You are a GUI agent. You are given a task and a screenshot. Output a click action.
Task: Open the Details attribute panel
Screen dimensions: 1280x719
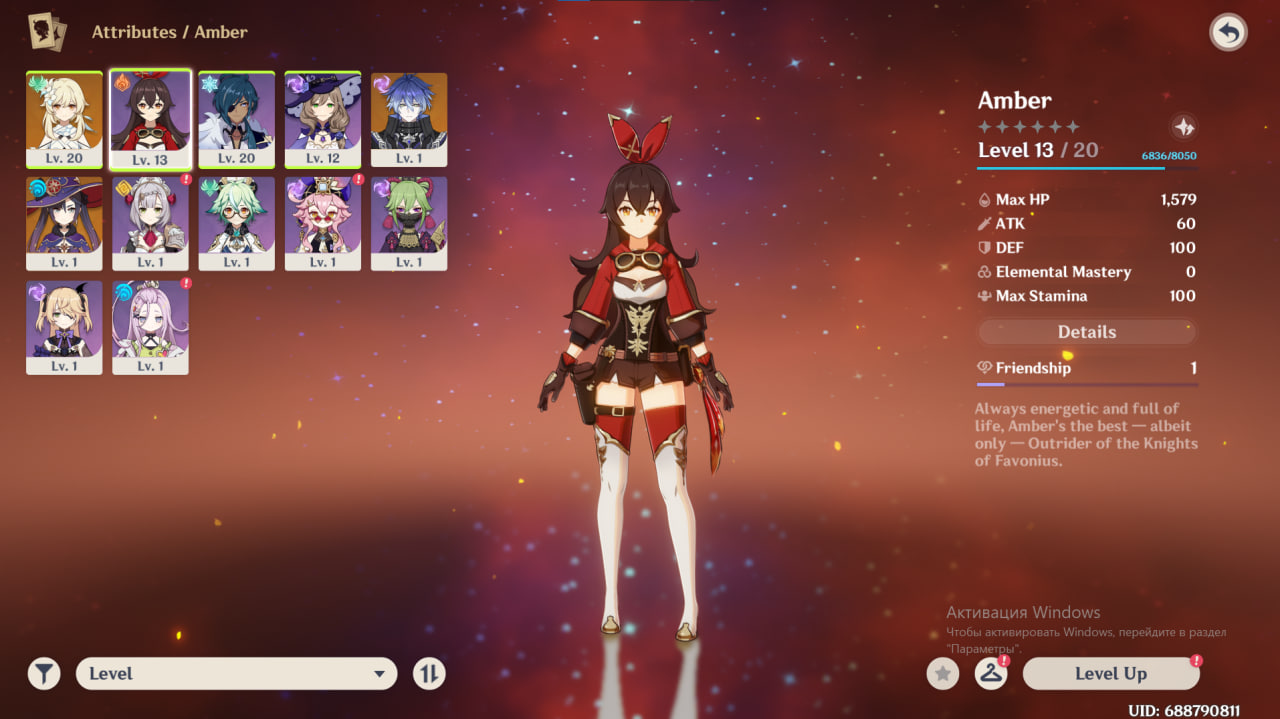1086,332
